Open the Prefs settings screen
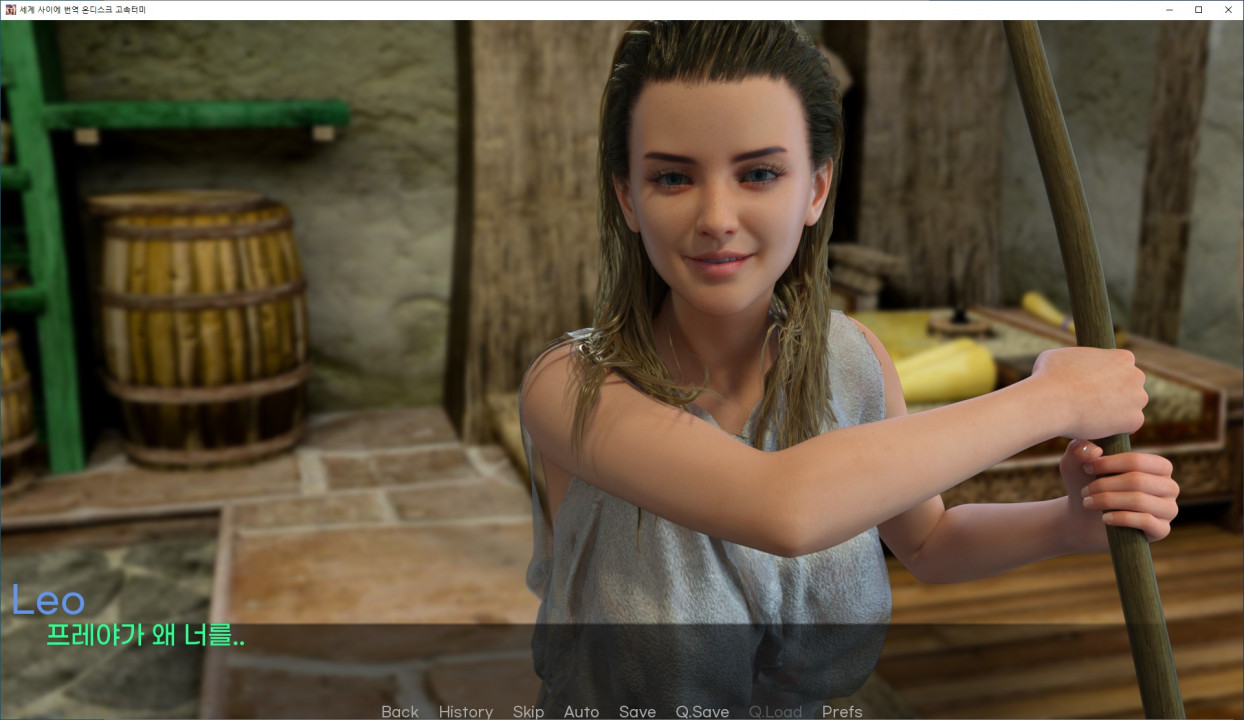 coord(842,711)
